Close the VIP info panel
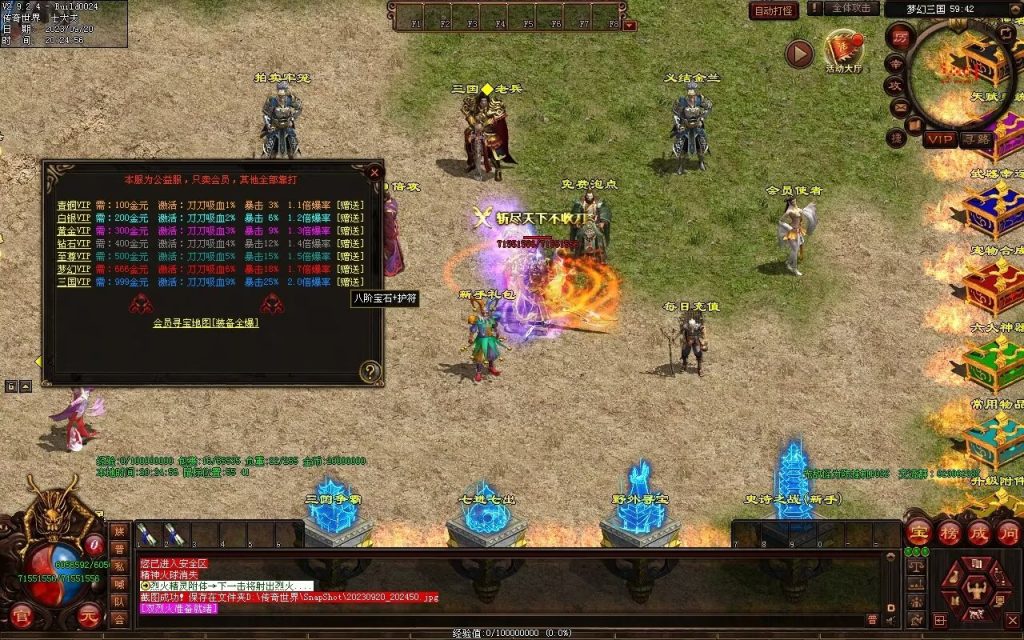Screen dimensions: 1024x640 (x=375, y=172)
